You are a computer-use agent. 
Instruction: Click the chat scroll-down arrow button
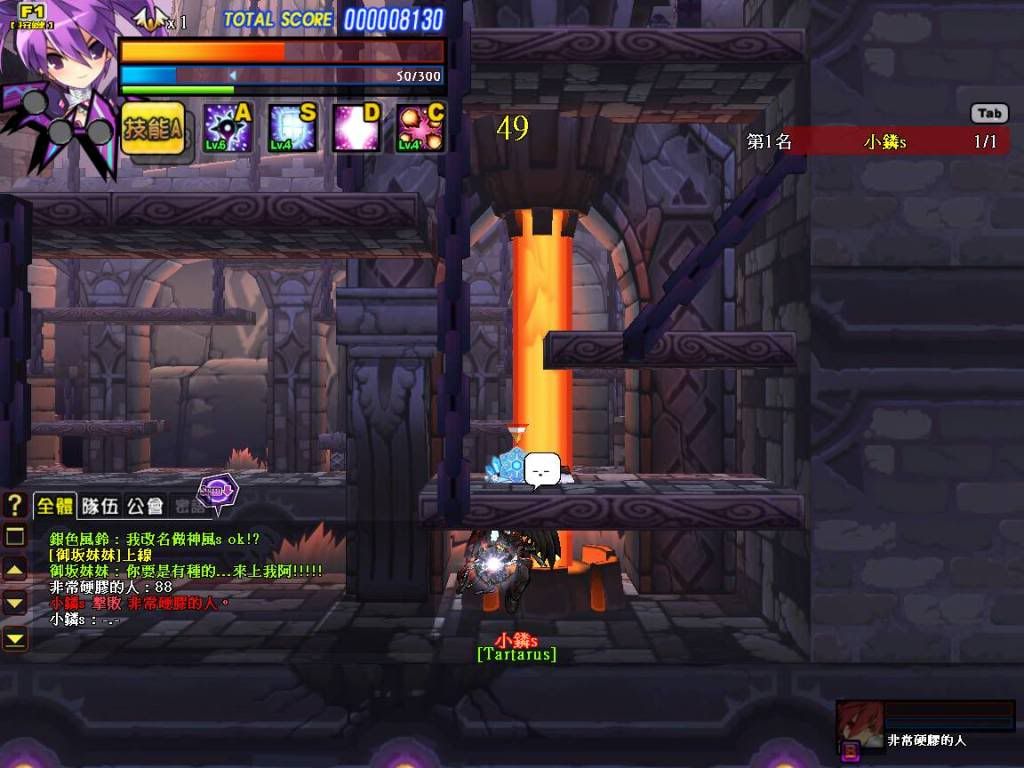(15, 603)
